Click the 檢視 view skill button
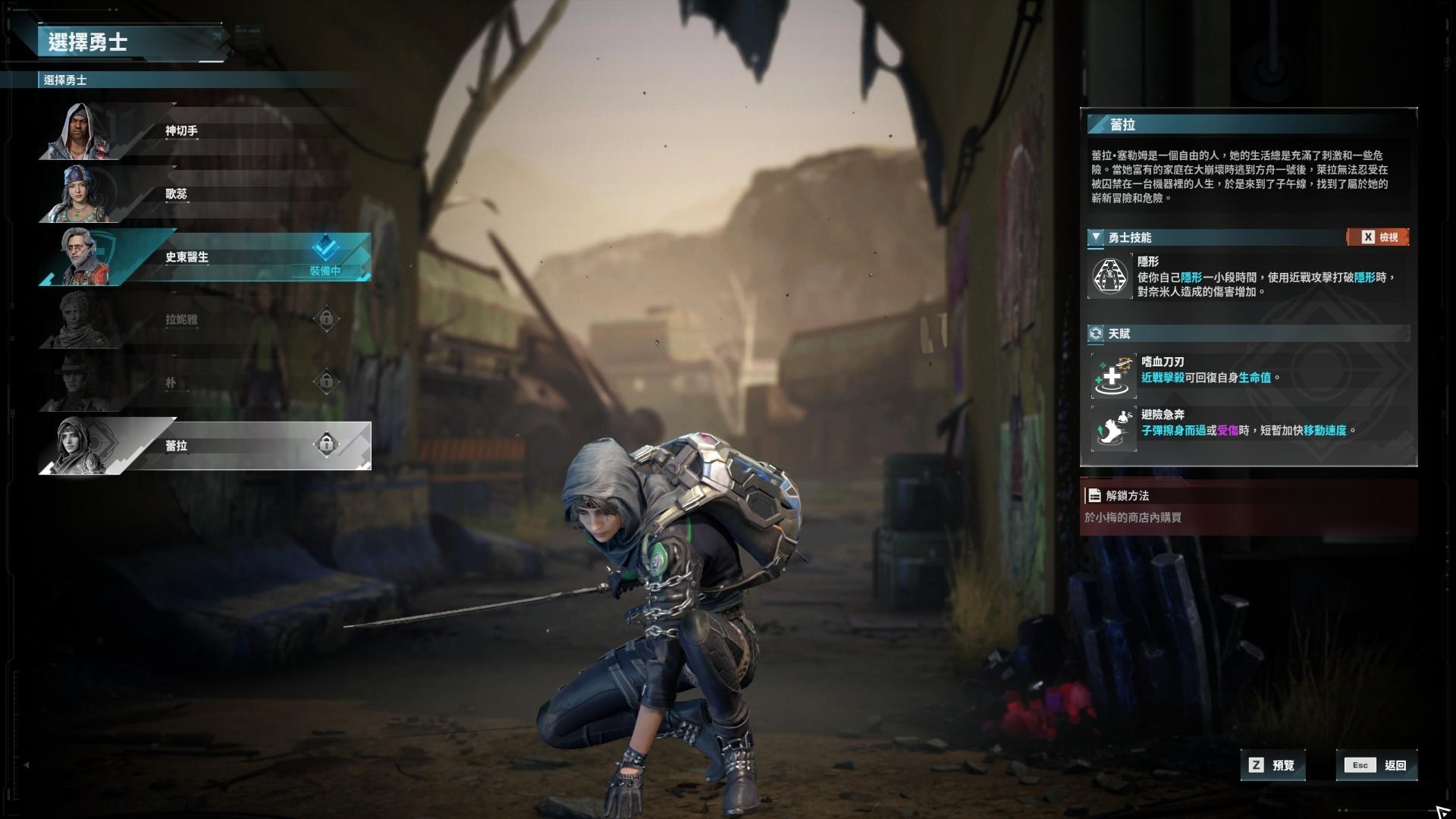This screenshot has width=1456, height=819. click(x=1378, y=237)
